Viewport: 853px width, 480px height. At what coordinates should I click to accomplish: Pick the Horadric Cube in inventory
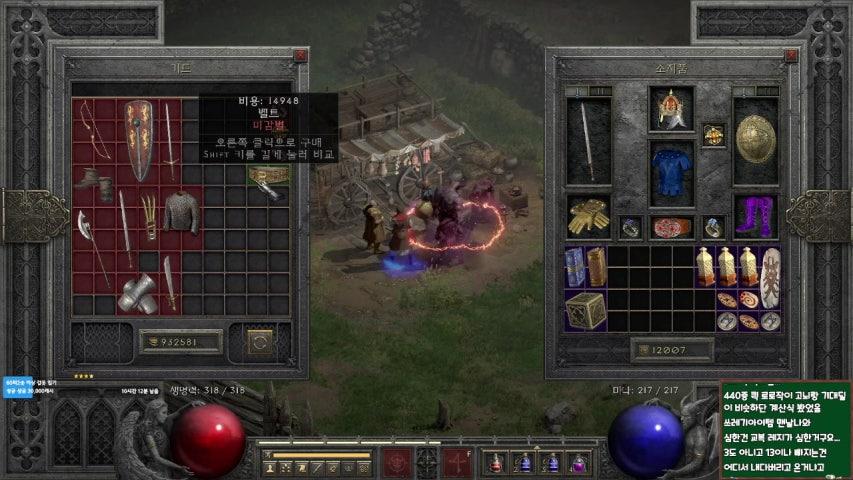click(585, 310)
